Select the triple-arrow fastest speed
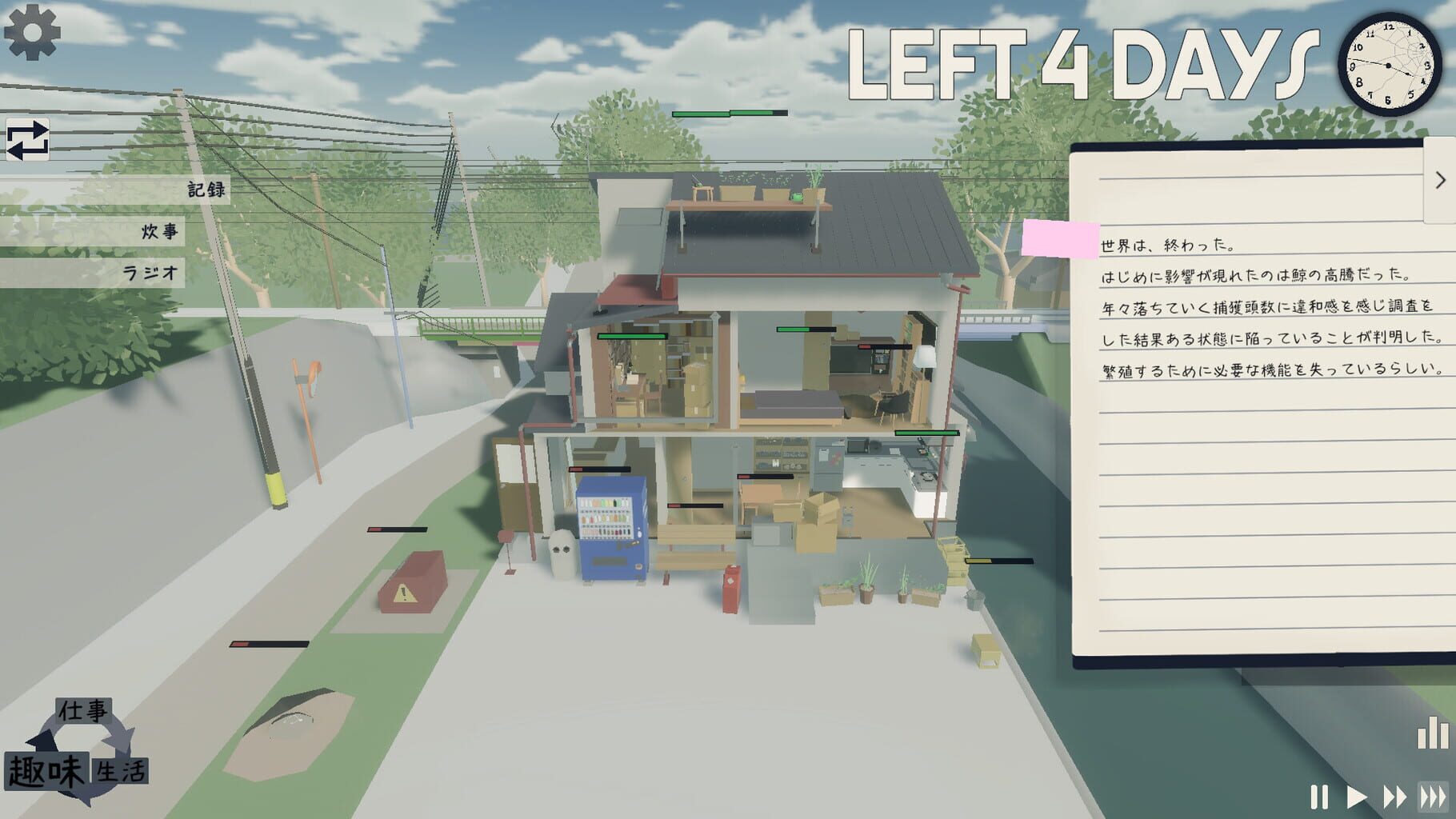Image resolution: width=1456 pixels, height=819 pixels. [x=1432, y=796]
